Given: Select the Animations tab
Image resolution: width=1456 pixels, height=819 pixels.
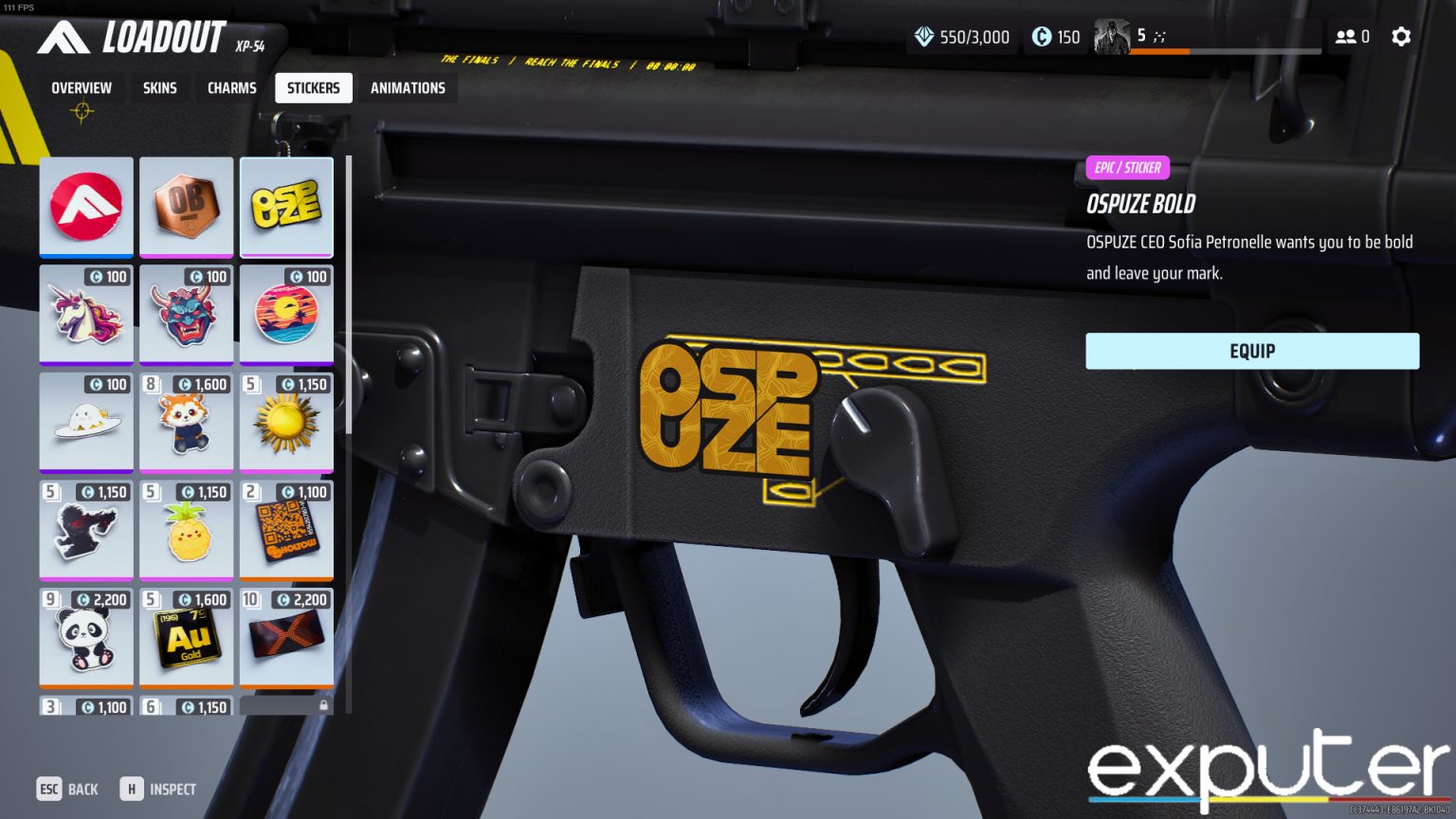Looking at the screenshot, I should click(x=408, y=88).
